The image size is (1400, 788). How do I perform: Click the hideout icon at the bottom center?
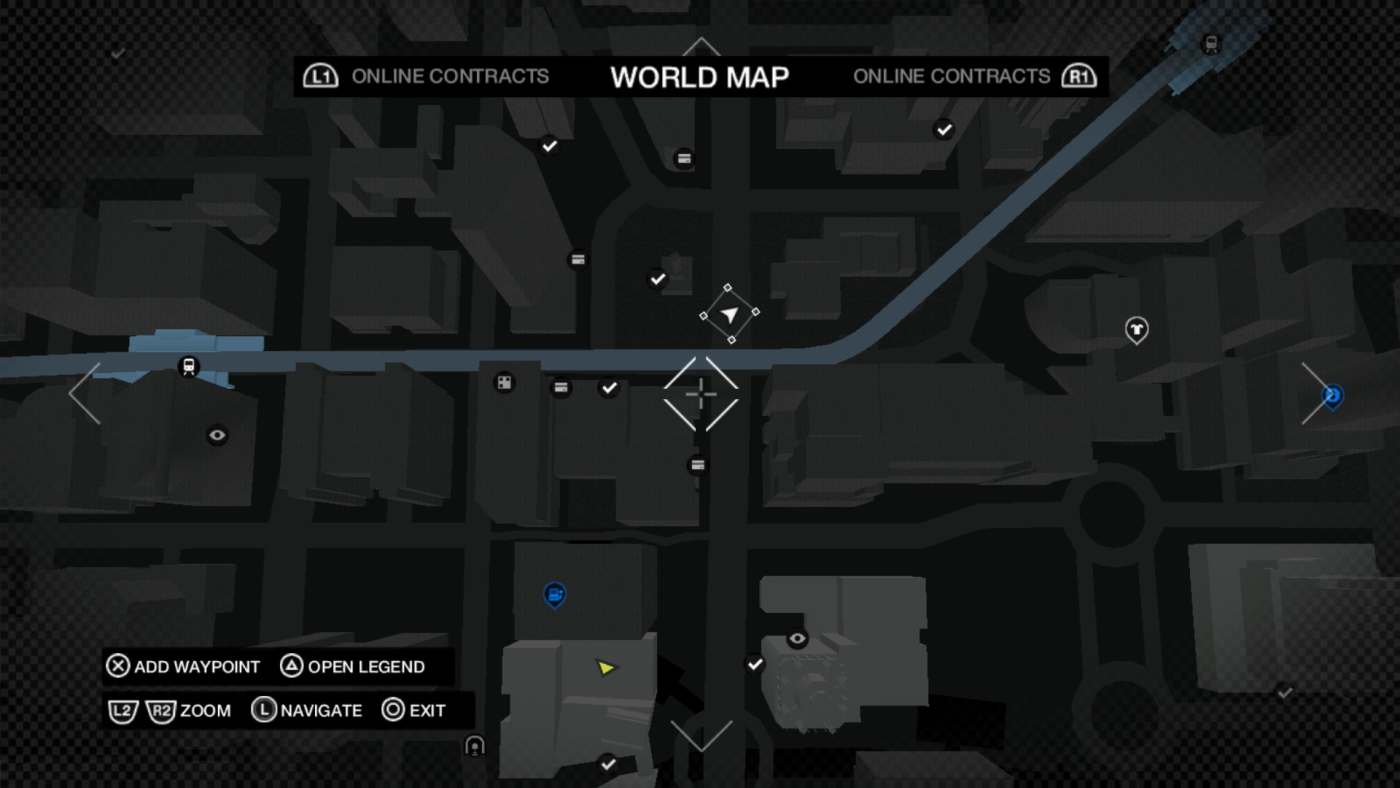[x=473, y=744]
